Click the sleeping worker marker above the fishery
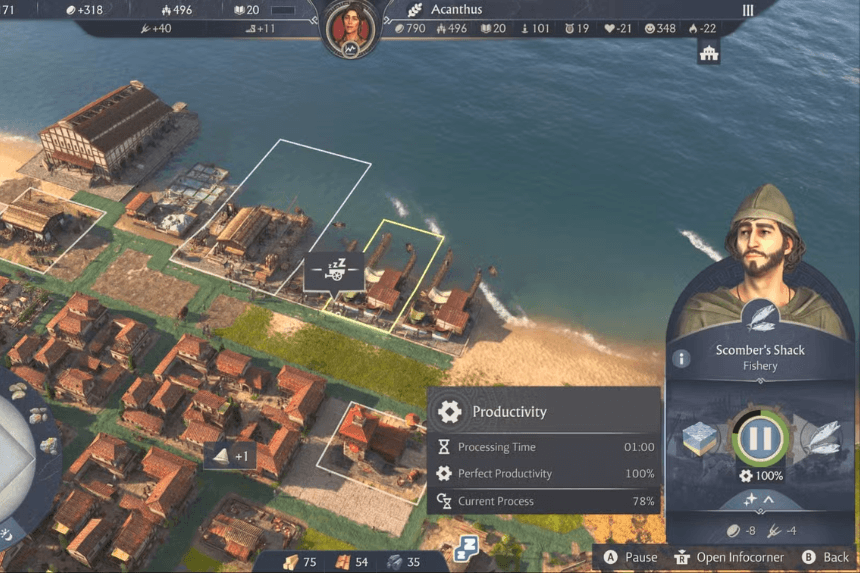This screenshot has width=860, height=573. tap(334, 271)
